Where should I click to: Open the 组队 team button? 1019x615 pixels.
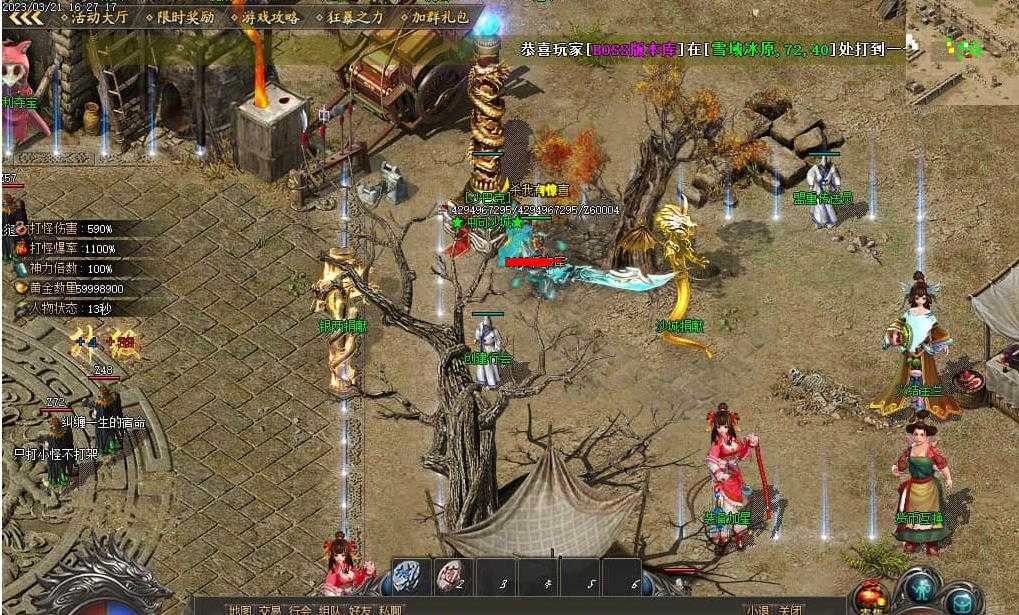click(330, 608)
